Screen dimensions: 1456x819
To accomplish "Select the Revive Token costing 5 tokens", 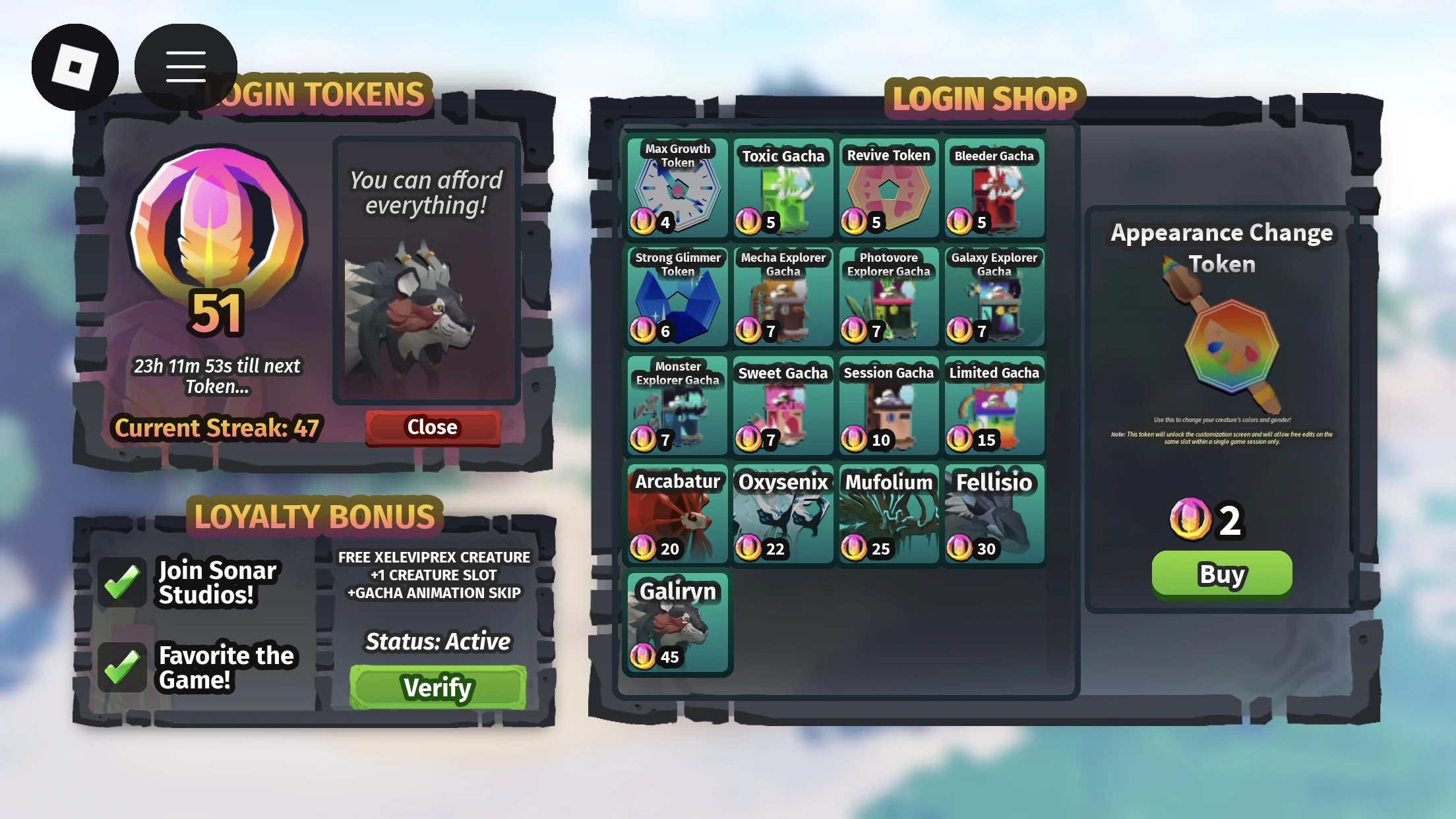I will 888,189.
